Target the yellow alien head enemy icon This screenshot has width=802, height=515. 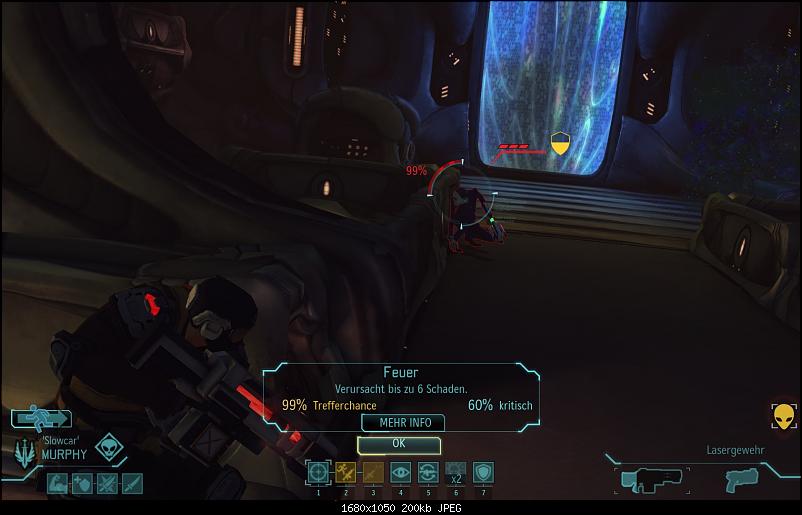click(x=783, y=417)
